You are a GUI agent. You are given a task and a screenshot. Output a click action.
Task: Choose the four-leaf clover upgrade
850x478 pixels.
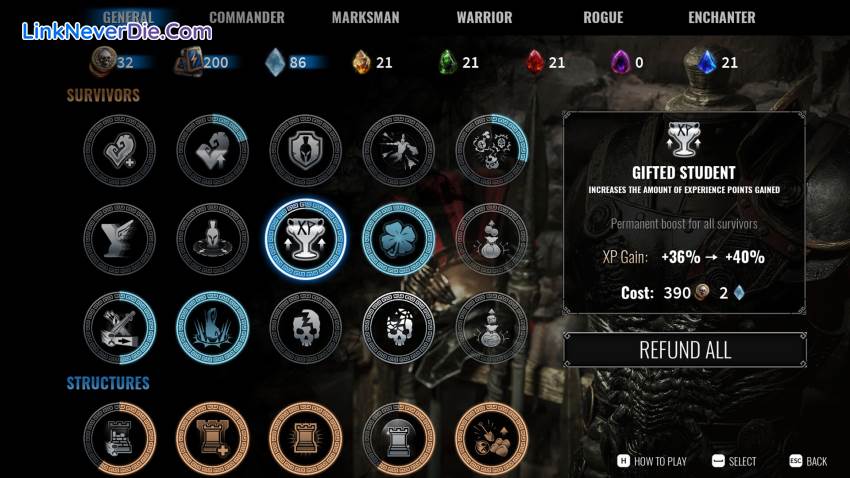click(x=398, y=240)
